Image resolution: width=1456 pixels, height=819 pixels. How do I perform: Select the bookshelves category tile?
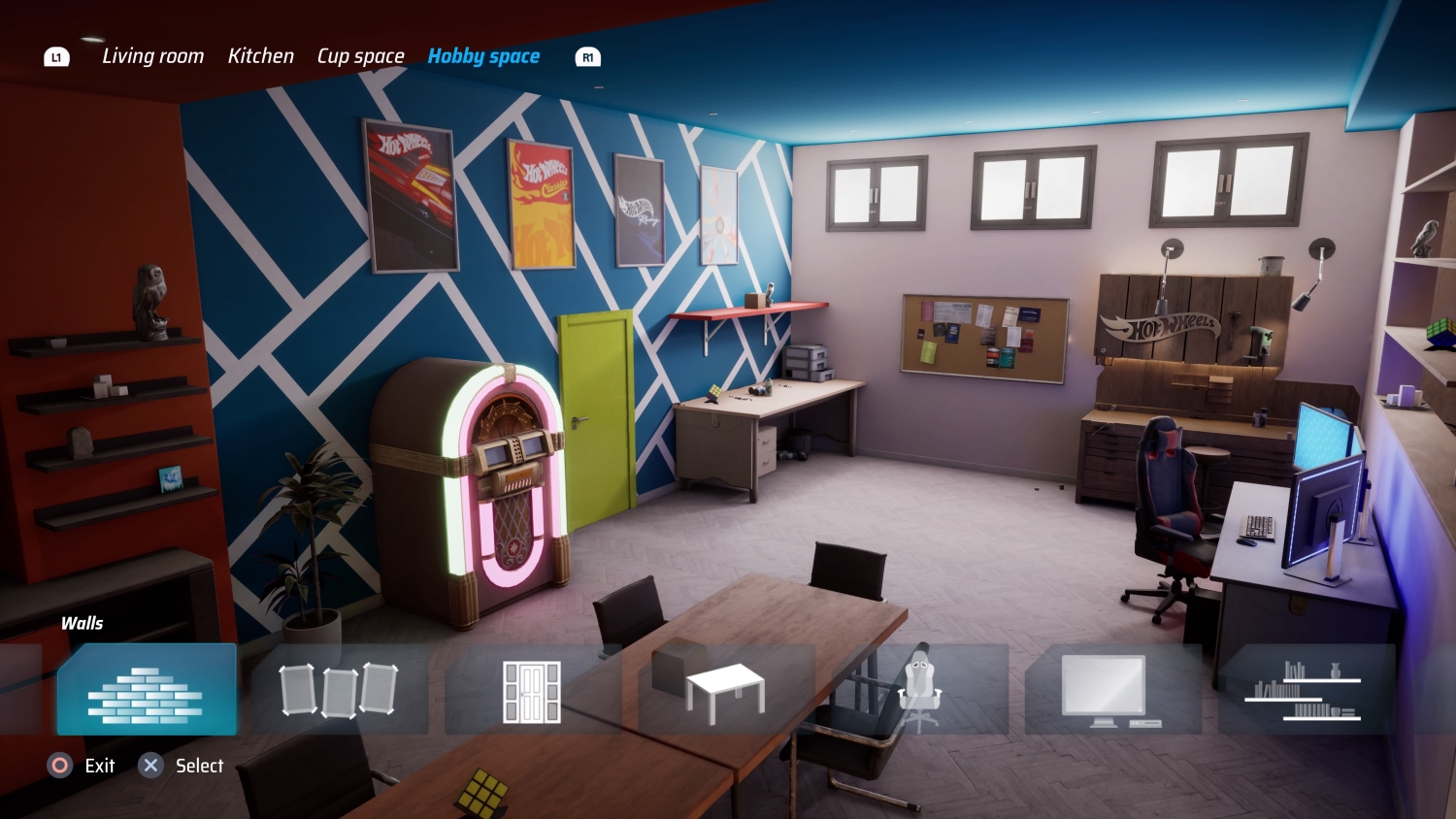coord(1306,690)
